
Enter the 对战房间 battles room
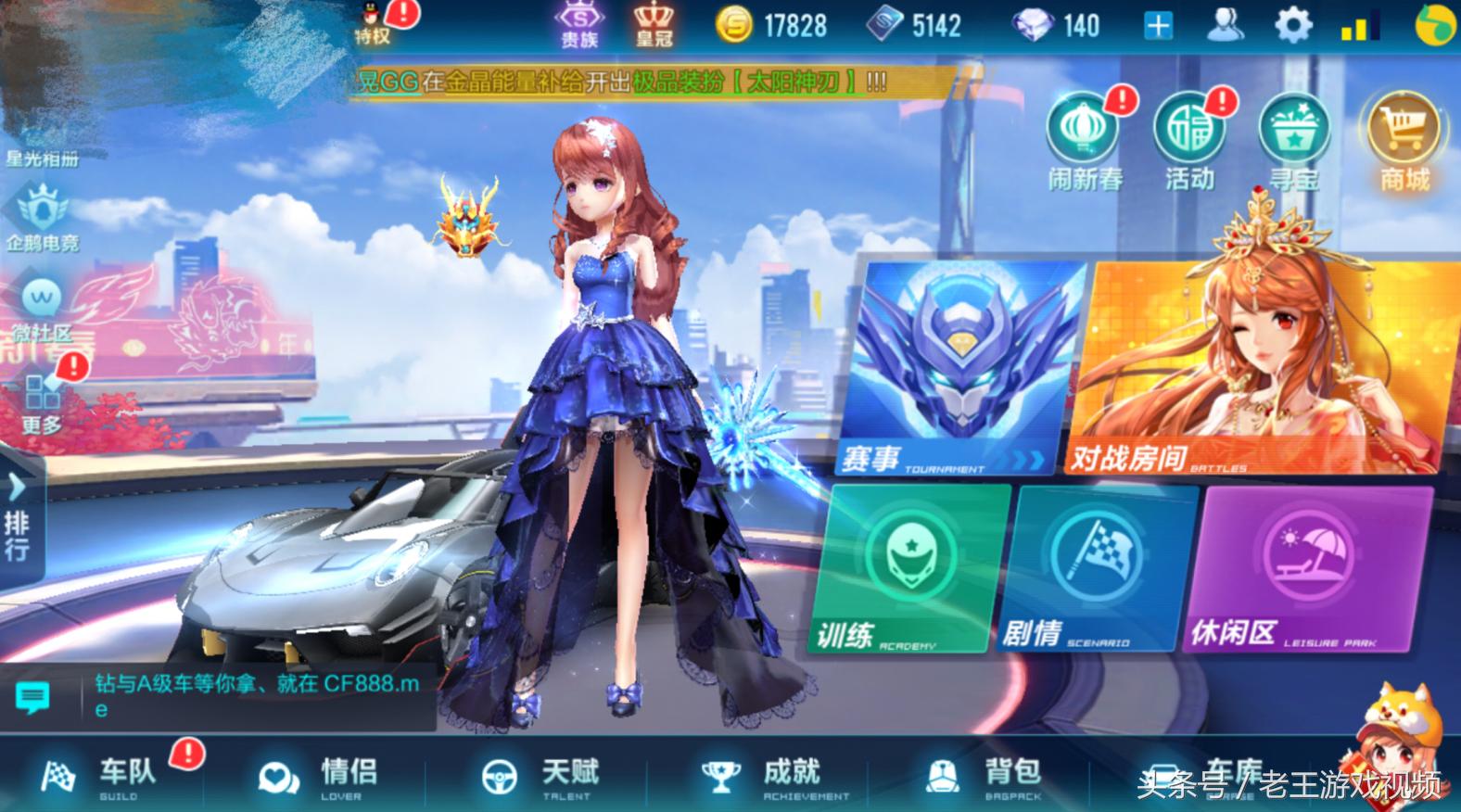pos(1251,362)
